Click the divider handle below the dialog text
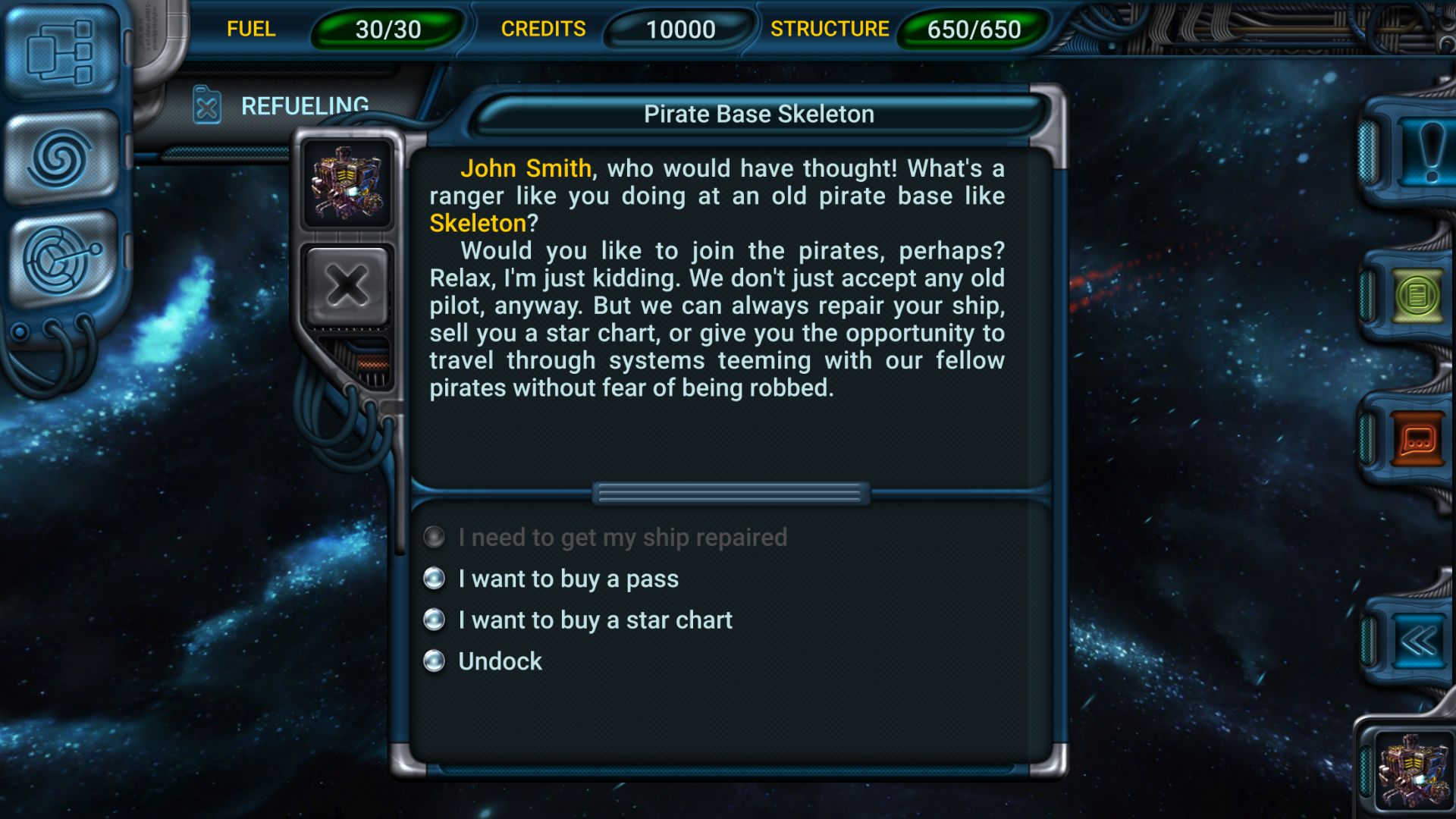 coord(730,492)
